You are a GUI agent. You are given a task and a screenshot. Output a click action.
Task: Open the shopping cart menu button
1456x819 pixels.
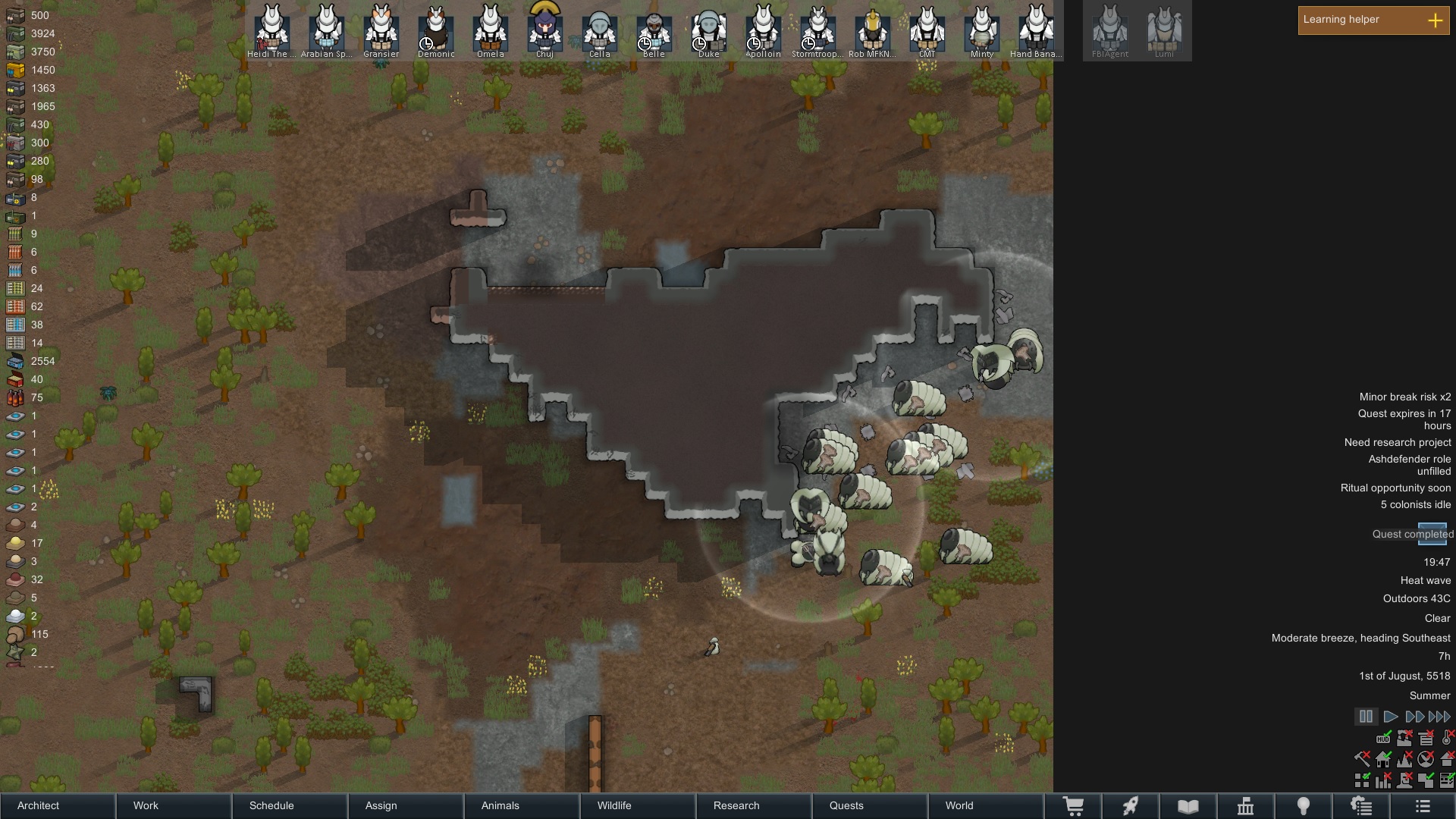pos(1073,805)
